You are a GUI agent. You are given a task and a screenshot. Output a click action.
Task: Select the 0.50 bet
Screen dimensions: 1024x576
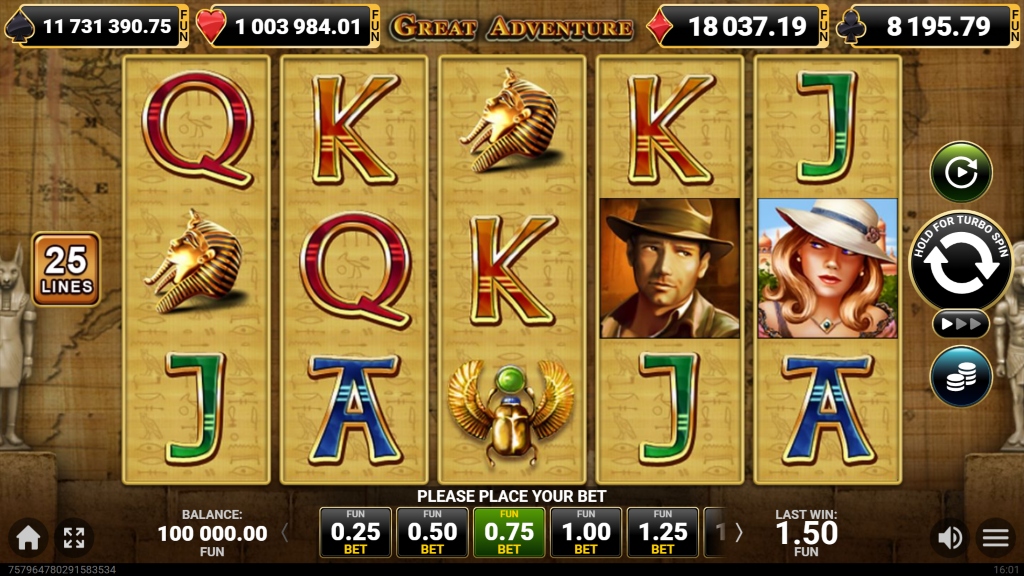coord(432,532)
